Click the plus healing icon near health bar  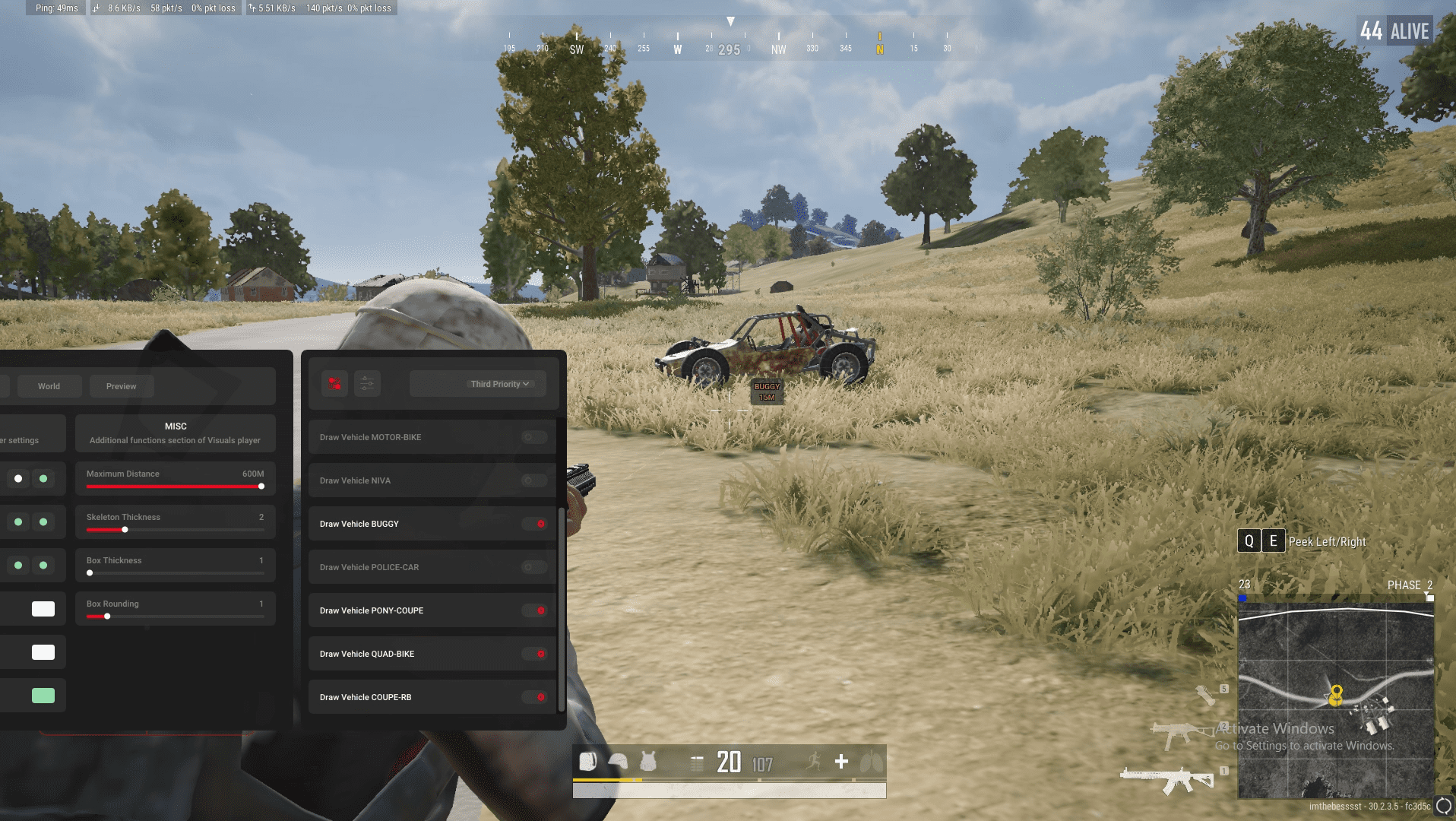click(x=841, y=761)
